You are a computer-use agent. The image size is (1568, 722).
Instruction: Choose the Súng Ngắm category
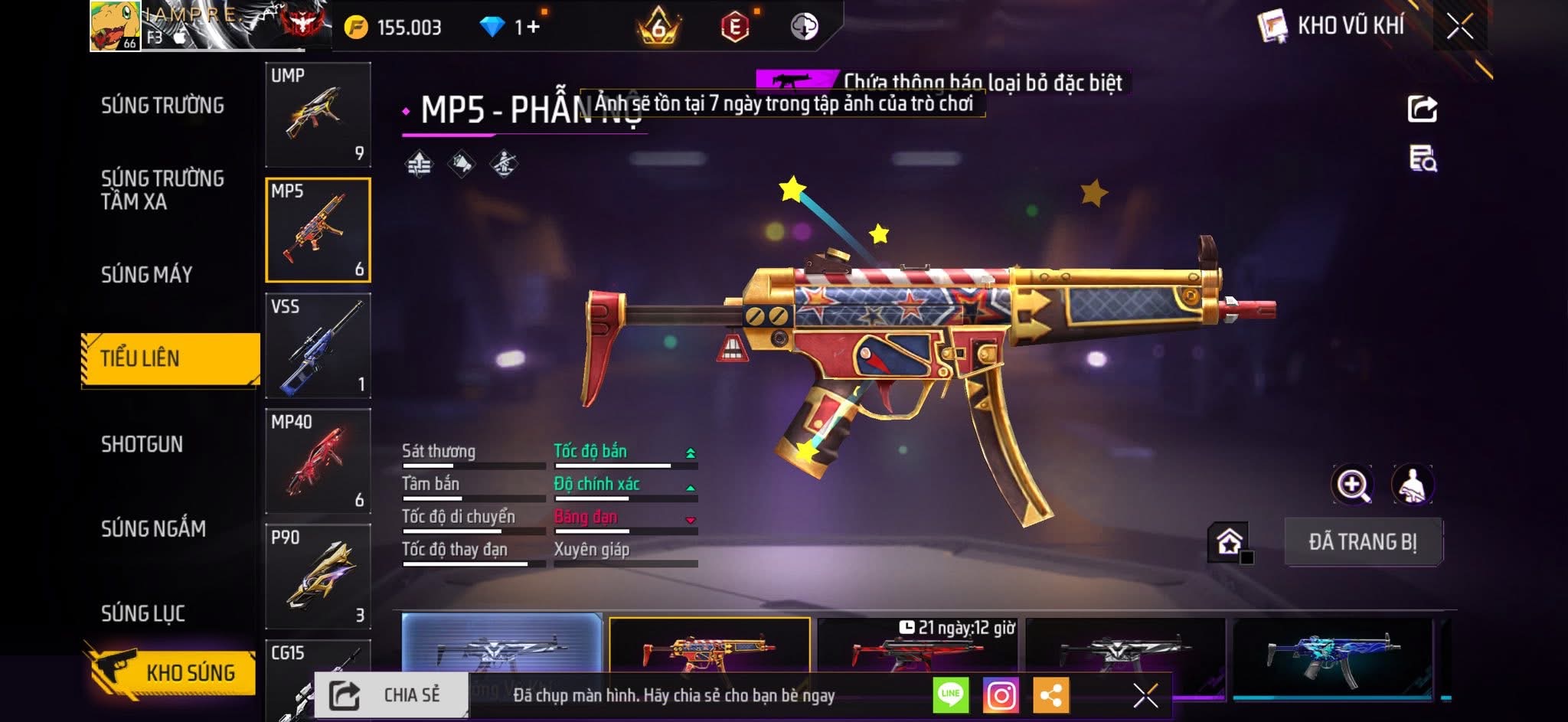click(x=153, y=528)
